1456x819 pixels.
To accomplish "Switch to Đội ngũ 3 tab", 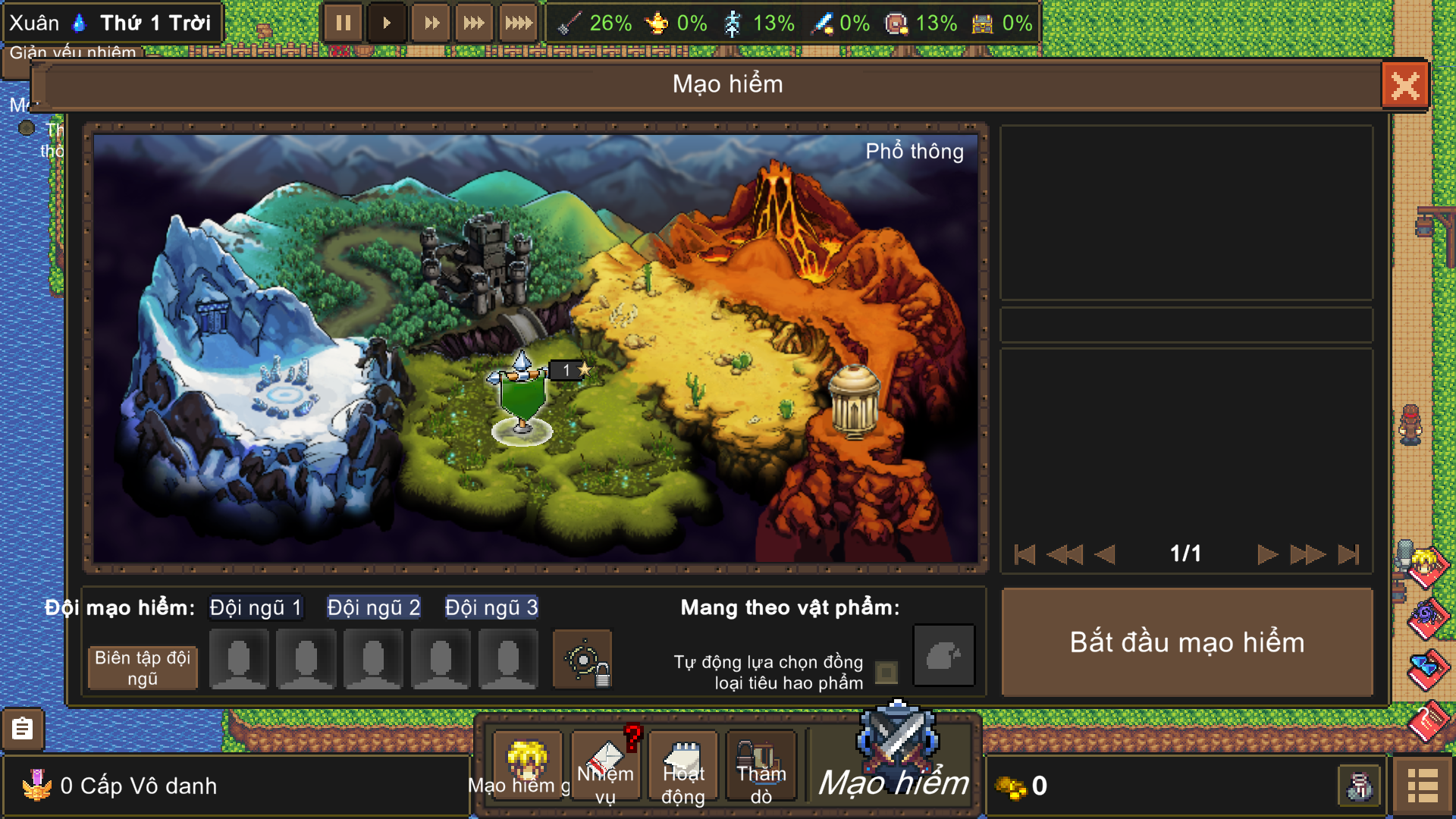I will point(491,607).
